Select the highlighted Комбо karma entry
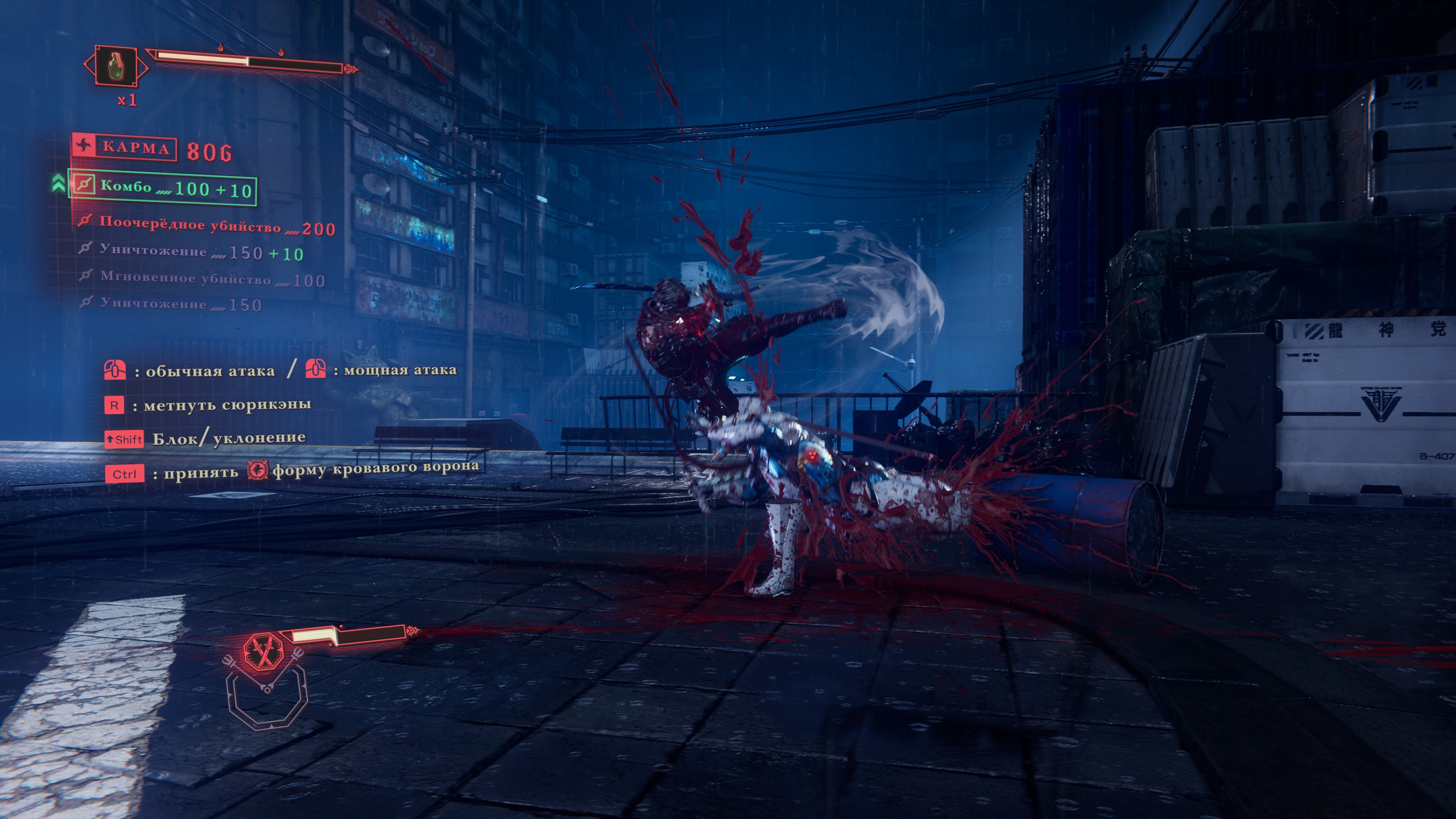The height and width of the screenshot is (819, 1456). (x=162, y=188)
